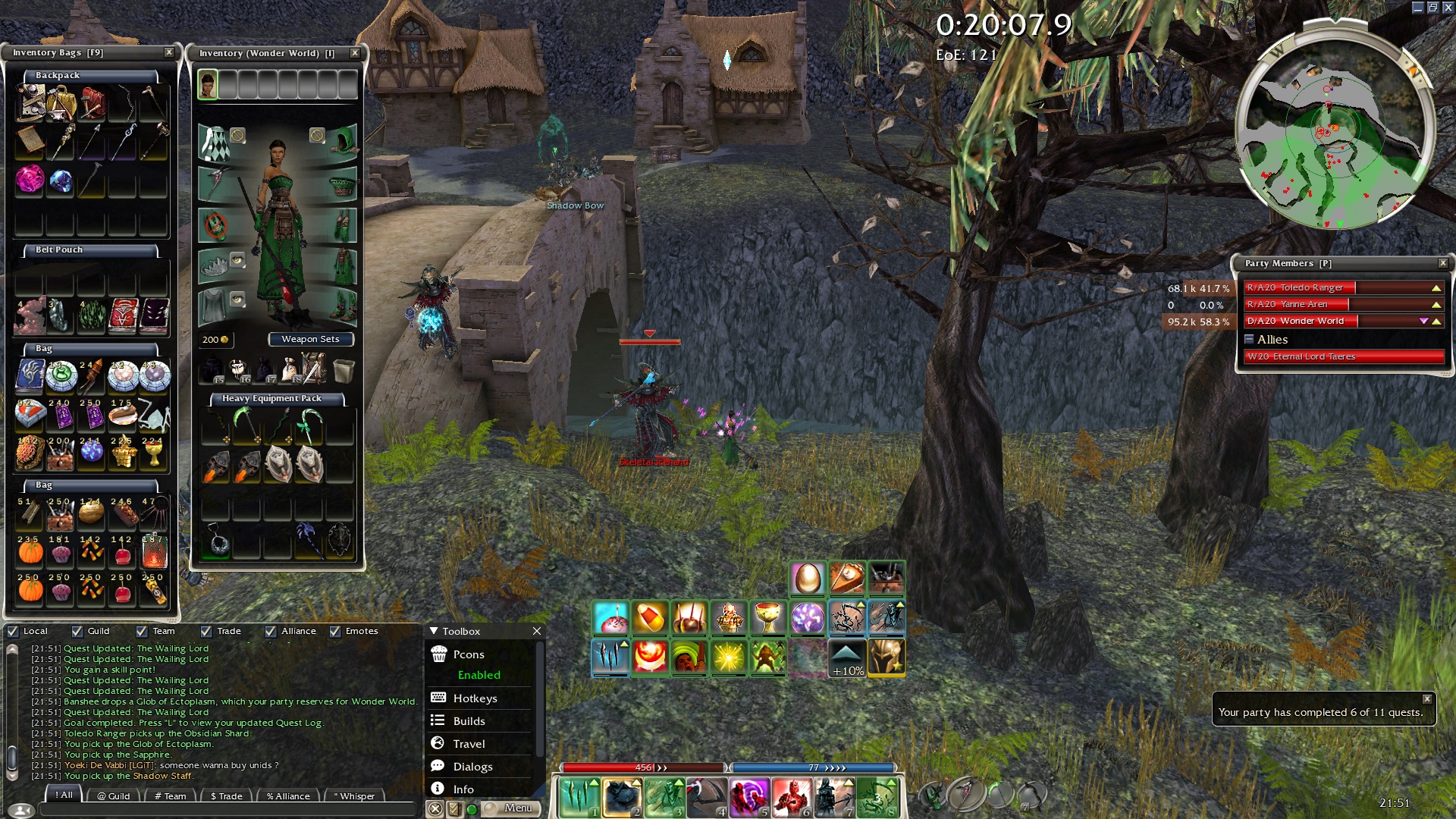Dismiss the quests completed notification
Image resolution: width=1456 pixels, height=819 pixels.
[1426, 699]
